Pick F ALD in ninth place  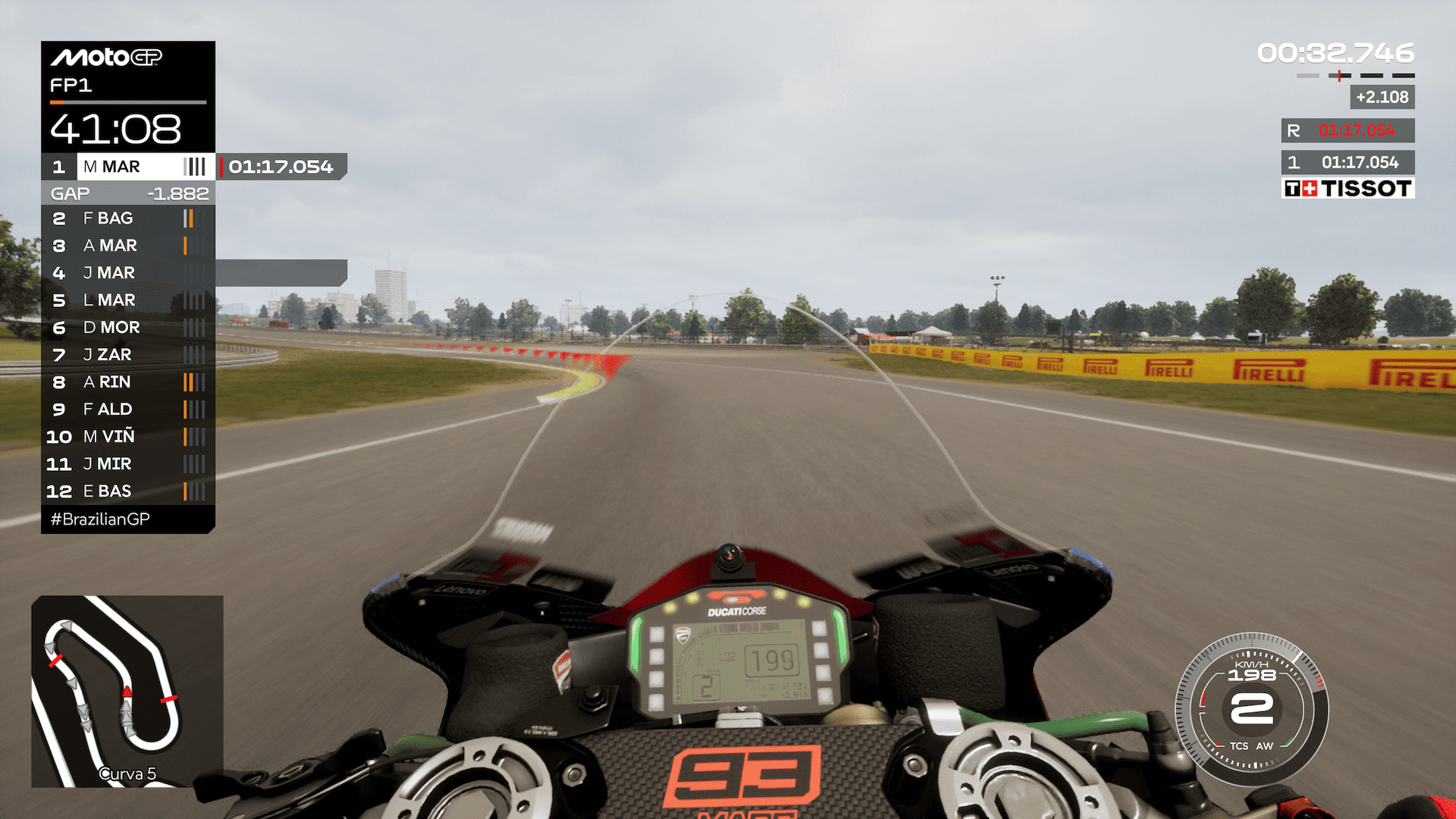click(127, 409)
